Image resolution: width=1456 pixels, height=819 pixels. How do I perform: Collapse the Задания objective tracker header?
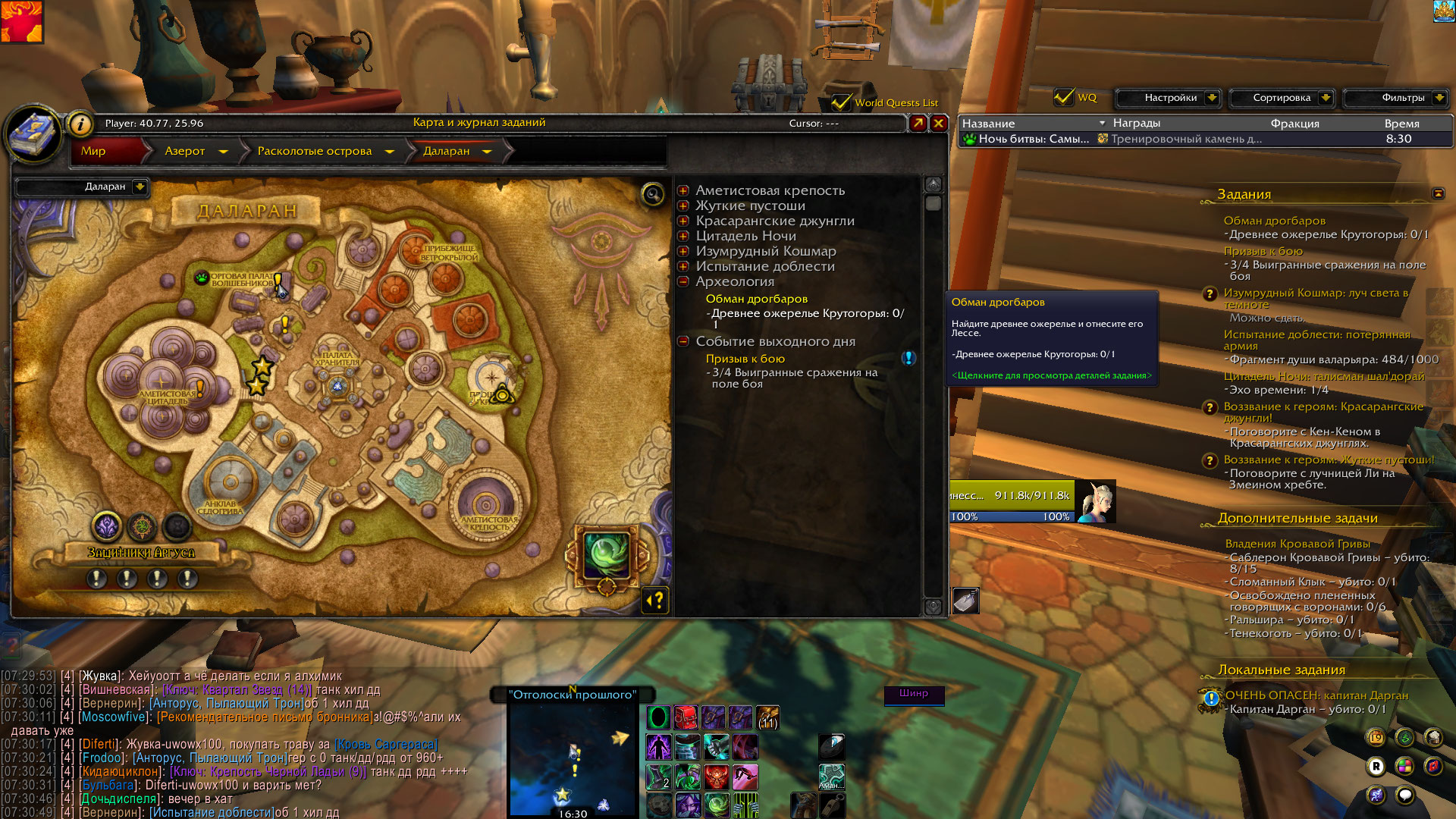tap(1438, 193)
